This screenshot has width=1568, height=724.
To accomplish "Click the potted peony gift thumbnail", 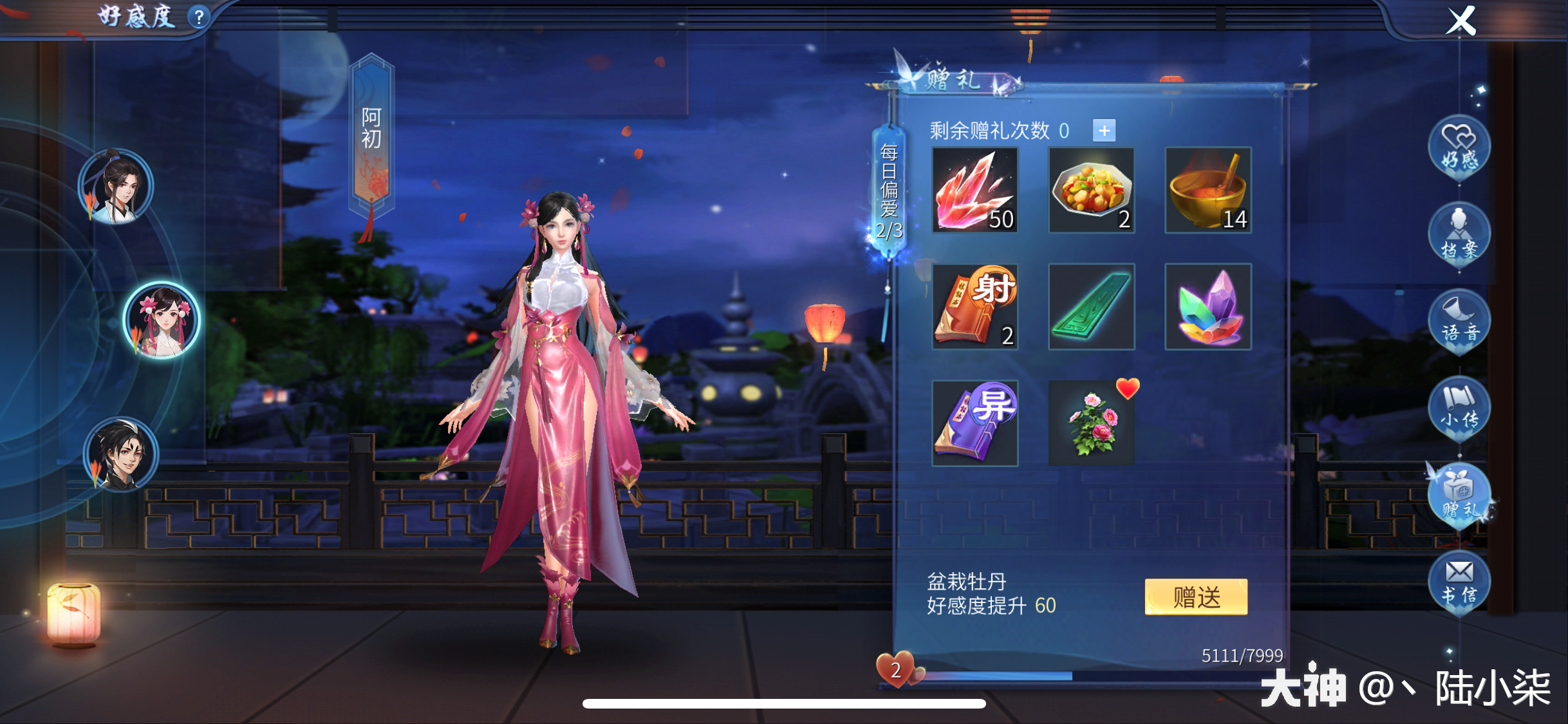I will click(x=1091, y=422).
